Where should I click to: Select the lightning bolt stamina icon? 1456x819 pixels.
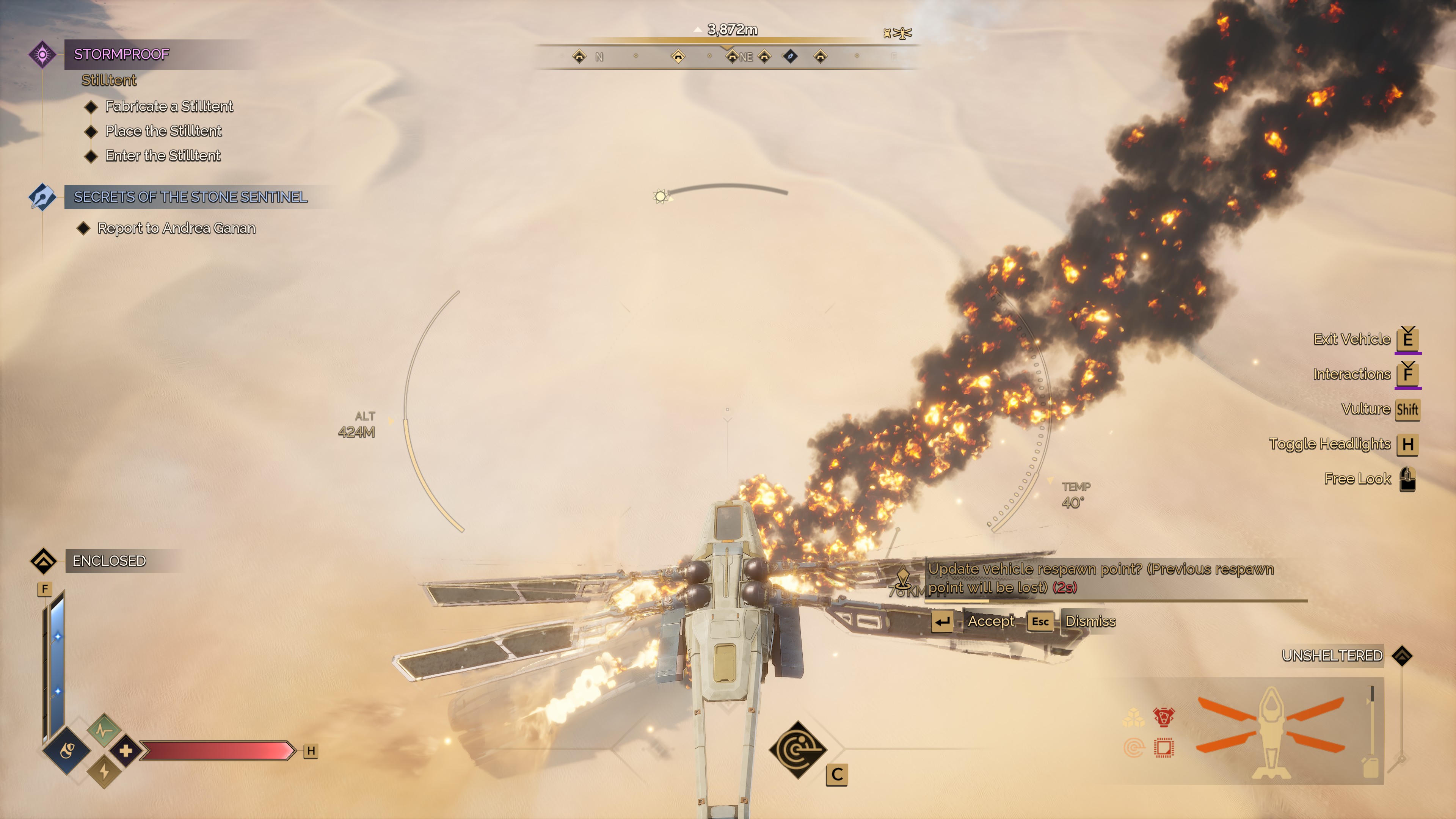[104, 771]
